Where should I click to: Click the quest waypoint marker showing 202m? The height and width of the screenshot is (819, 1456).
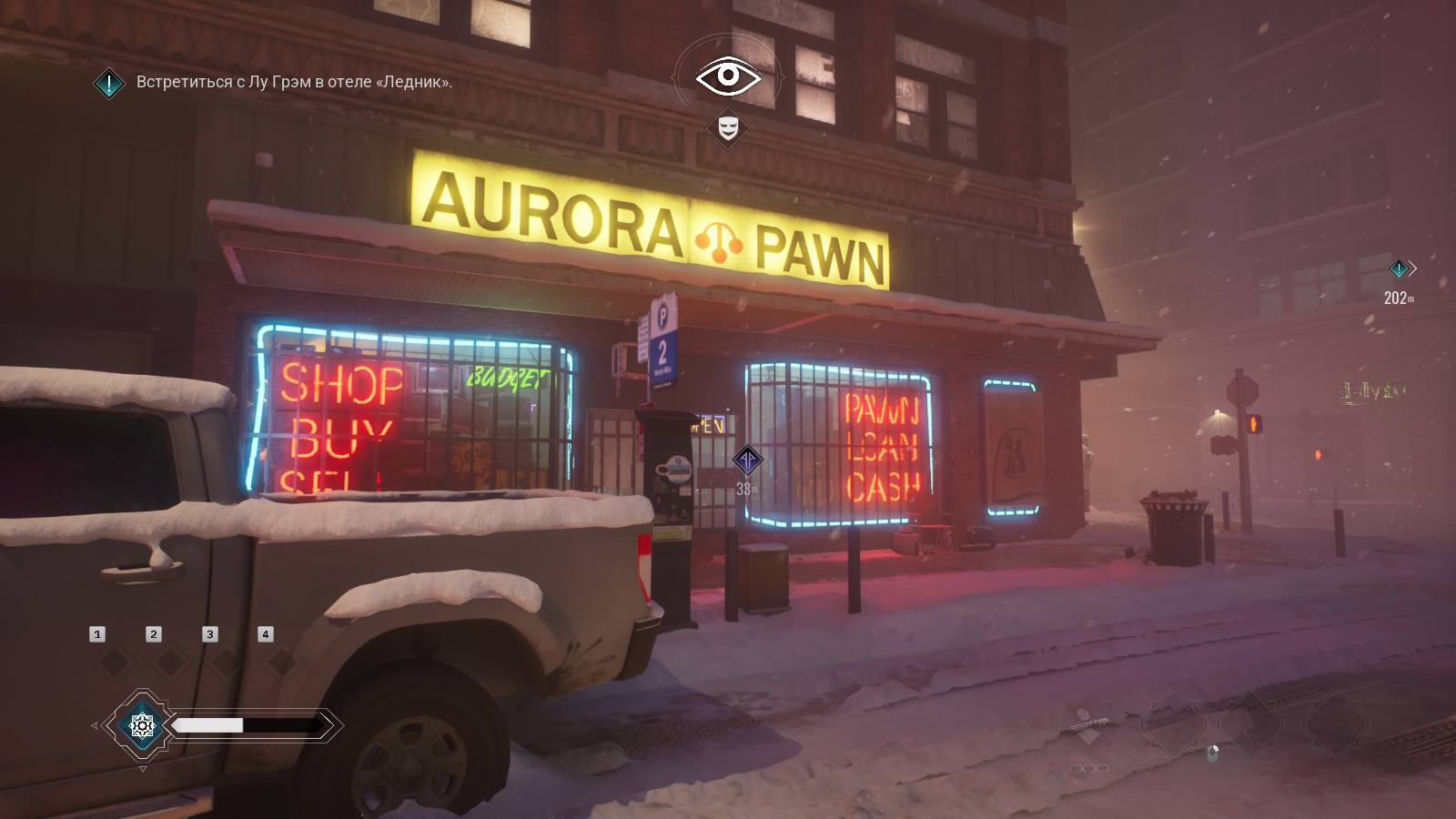click(1399, 268)
